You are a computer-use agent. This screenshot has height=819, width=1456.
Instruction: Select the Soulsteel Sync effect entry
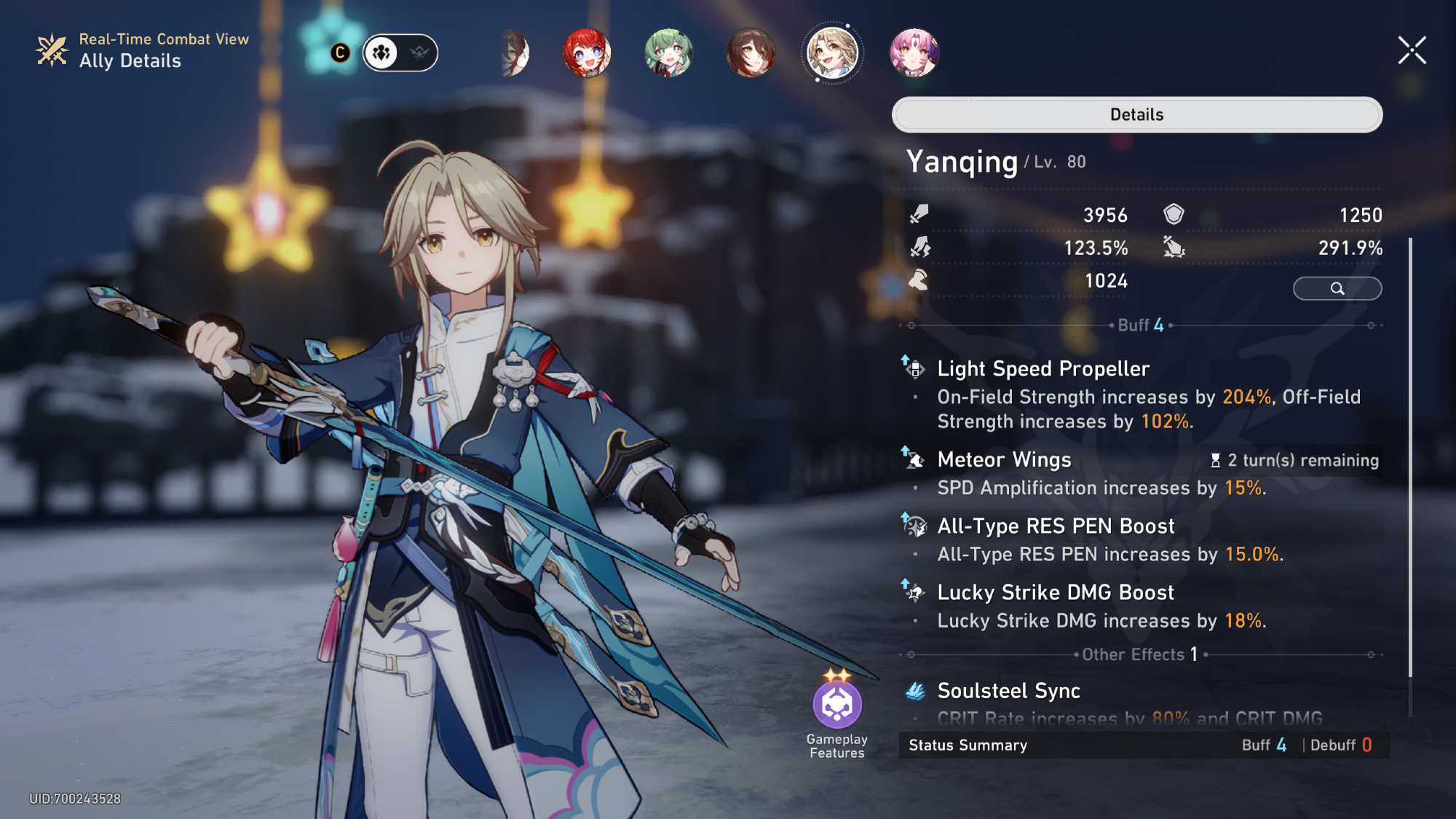1008,691
